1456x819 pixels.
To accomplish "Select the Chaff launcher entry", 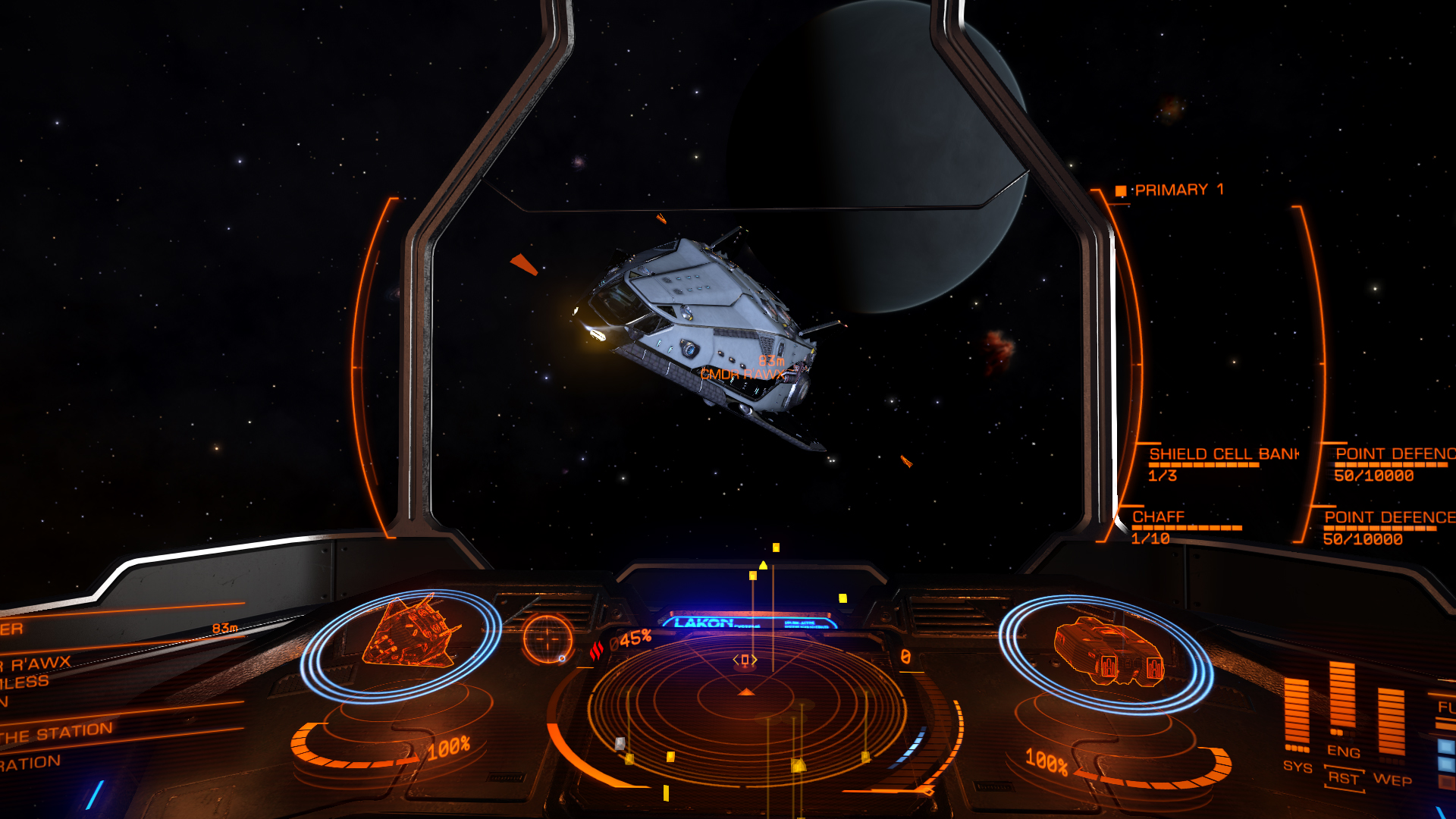I will click(x=1158, y=518).
